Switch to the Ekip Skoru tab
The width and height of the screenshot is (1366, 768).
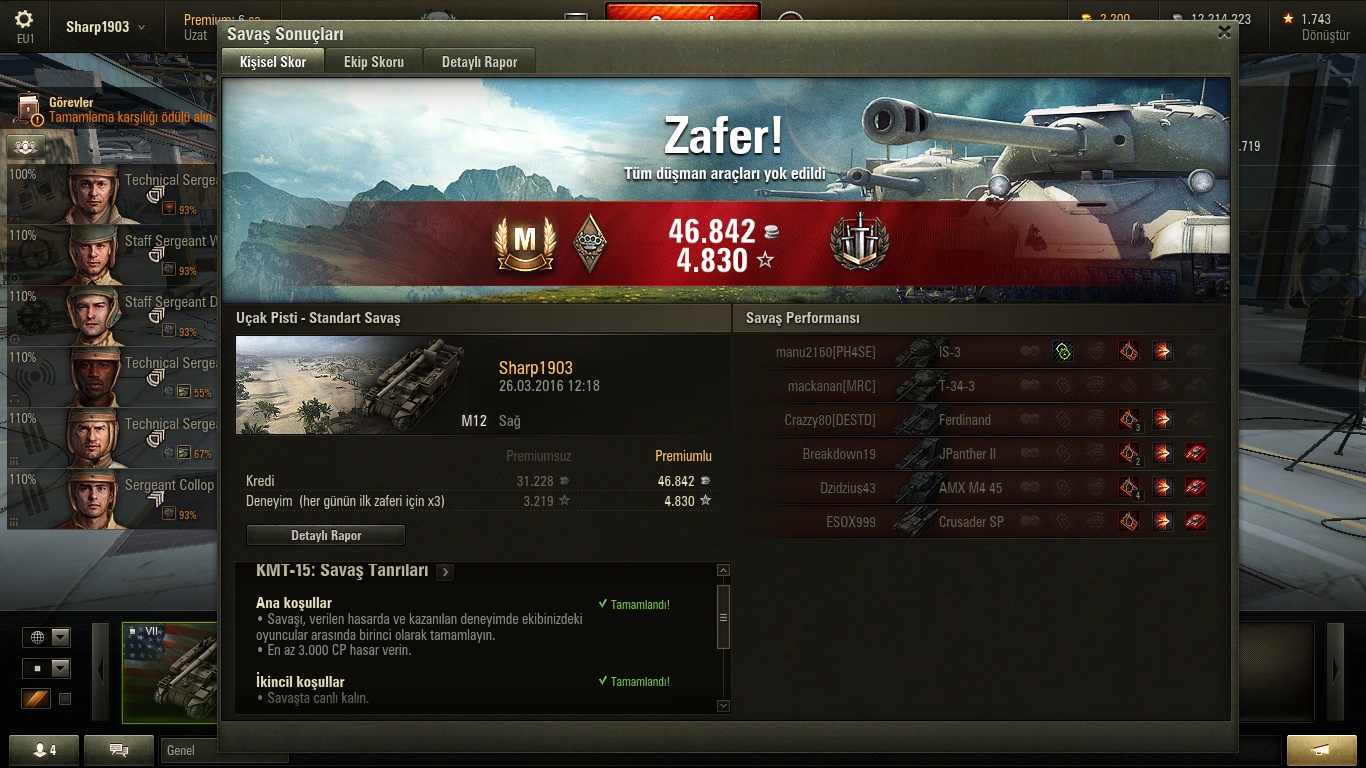coord(373,62)
